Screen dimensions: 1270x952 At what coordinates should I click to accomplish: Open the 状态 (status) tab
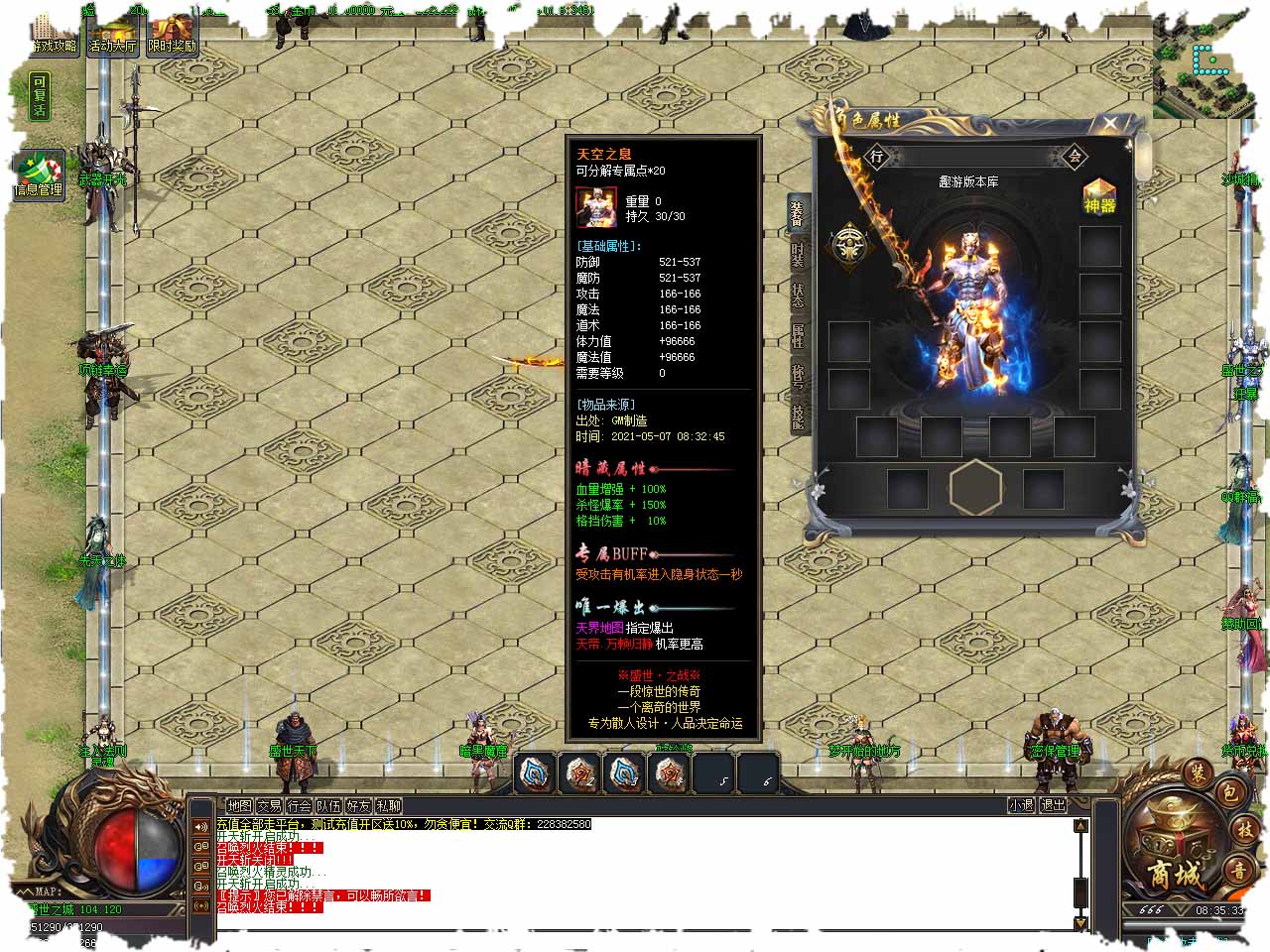pyautogui.click(x=798, y=295)
